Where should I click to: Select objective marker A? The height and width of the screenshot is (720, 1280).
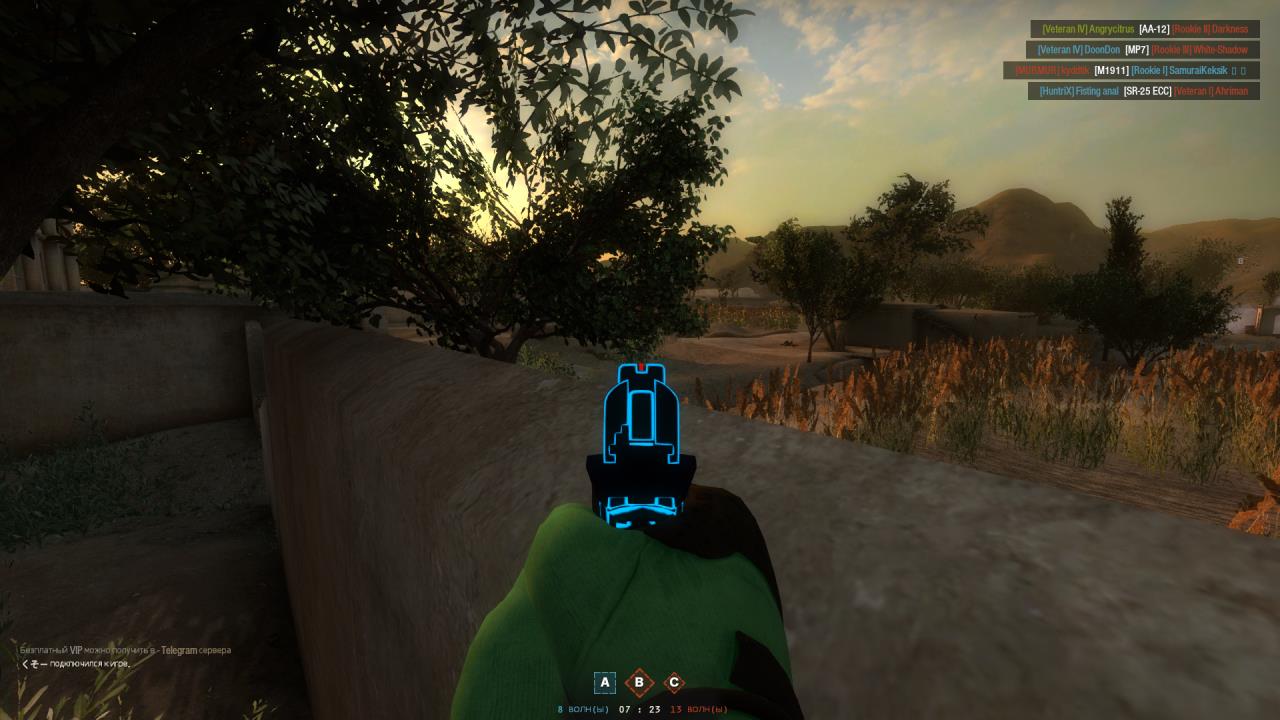point(604,682)
